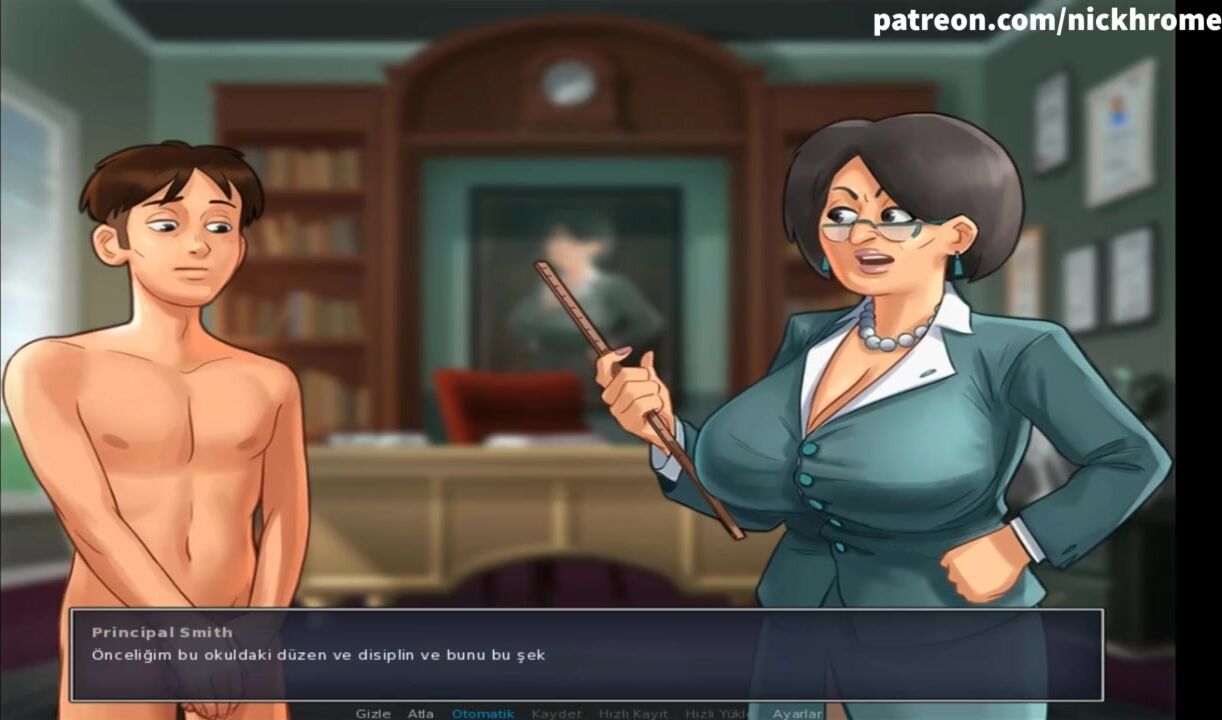Open the Ayarlar settings menu

tap(797, 713)
